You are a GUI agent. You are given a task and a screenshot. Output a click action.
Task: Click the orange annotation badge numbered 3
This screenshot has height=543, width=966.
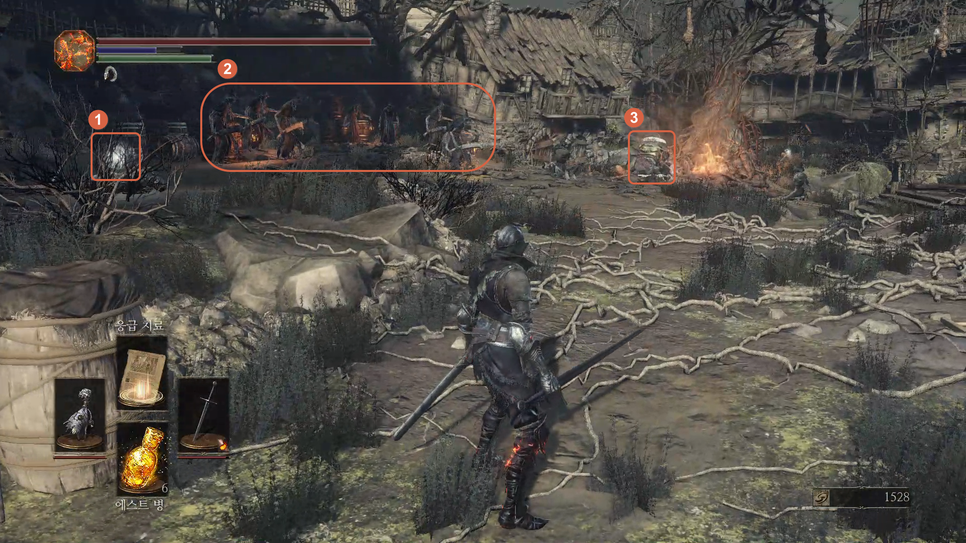tap(633, 117)
